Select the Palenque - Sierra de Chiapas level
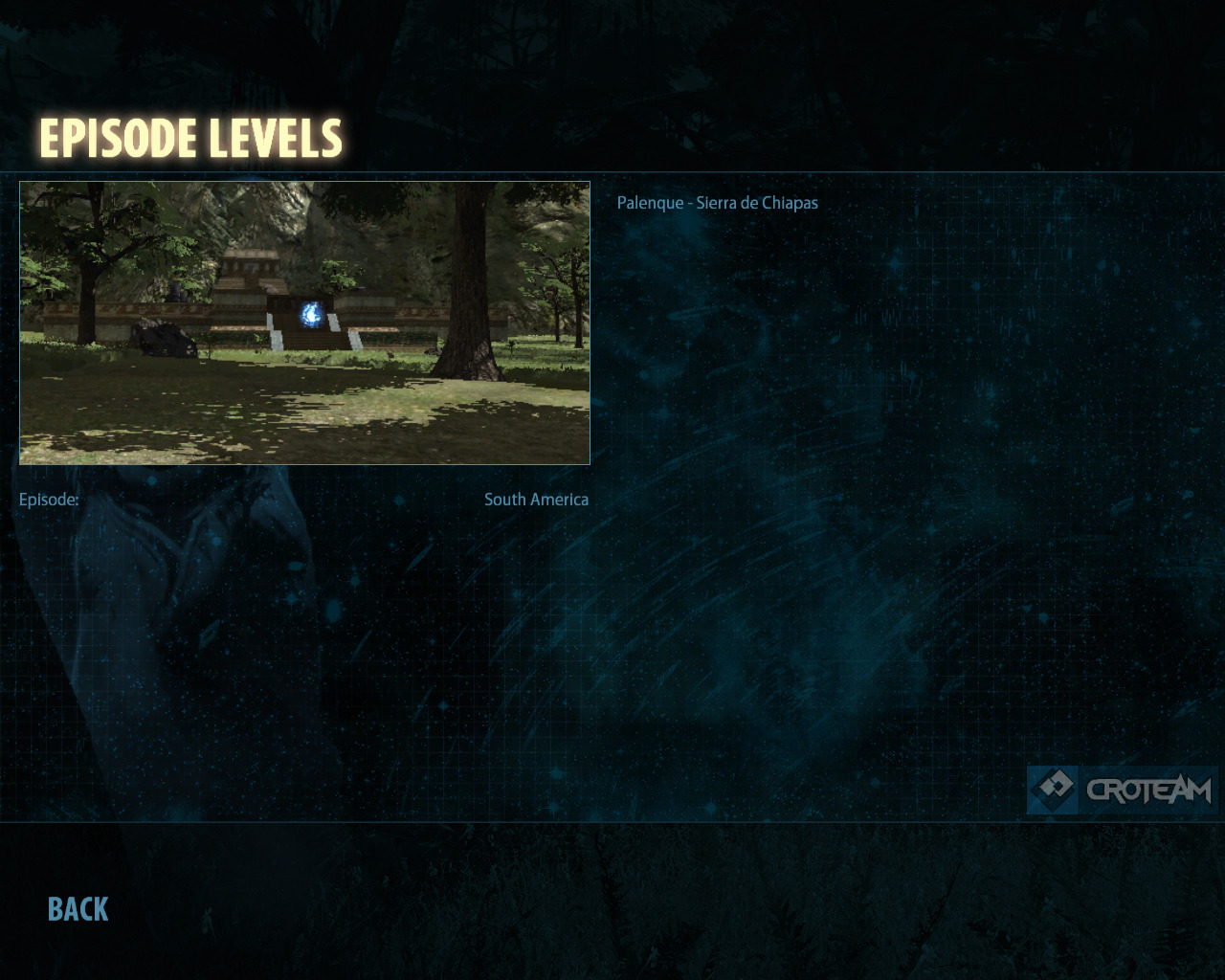The height and width of the screenshot is (980, 1225). [x=717, y=203]
